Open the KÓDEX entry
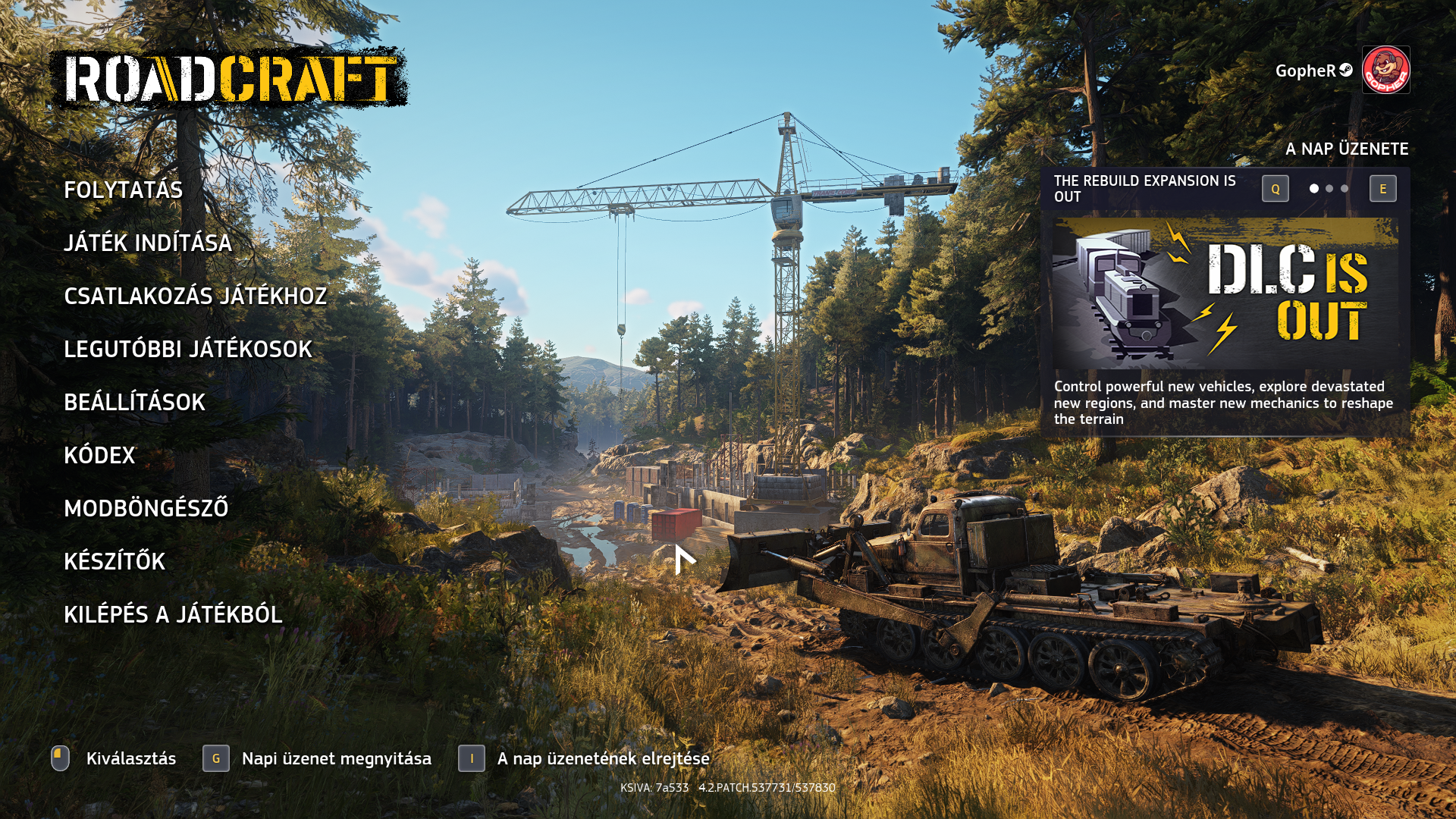The width and height of the screenshot is (1456, 819). [x=99, y=455]
